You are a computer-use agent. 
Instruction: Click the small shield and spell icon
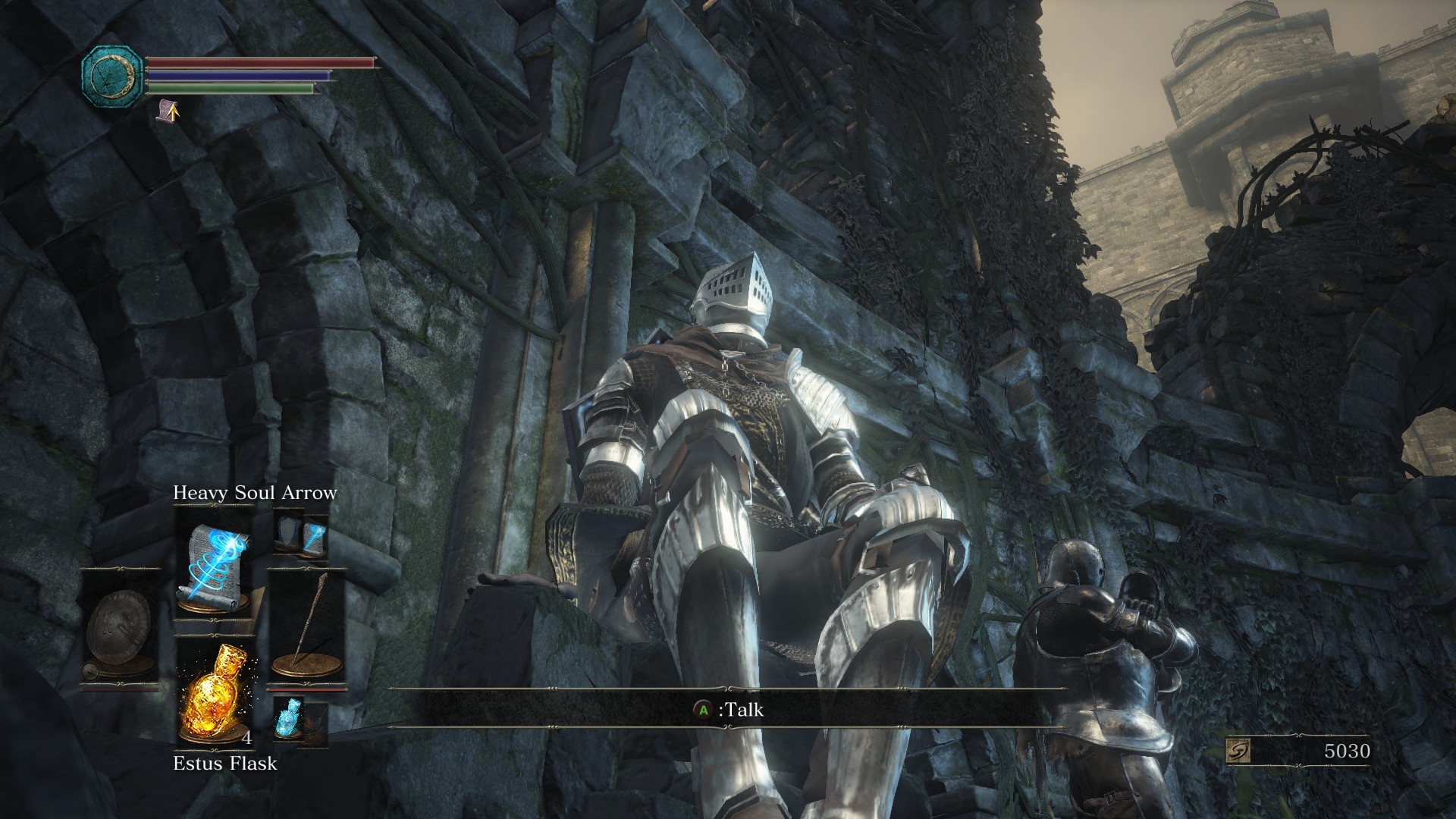coord(302,535)
